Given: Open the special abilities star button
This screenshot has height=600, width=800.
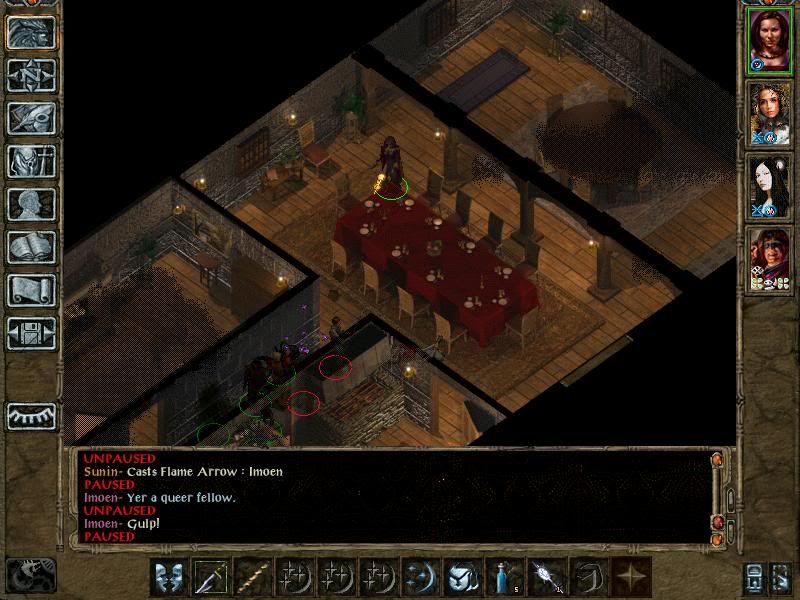Looking at the screenshot, I should pyautogui.click(x=631, y=578).
